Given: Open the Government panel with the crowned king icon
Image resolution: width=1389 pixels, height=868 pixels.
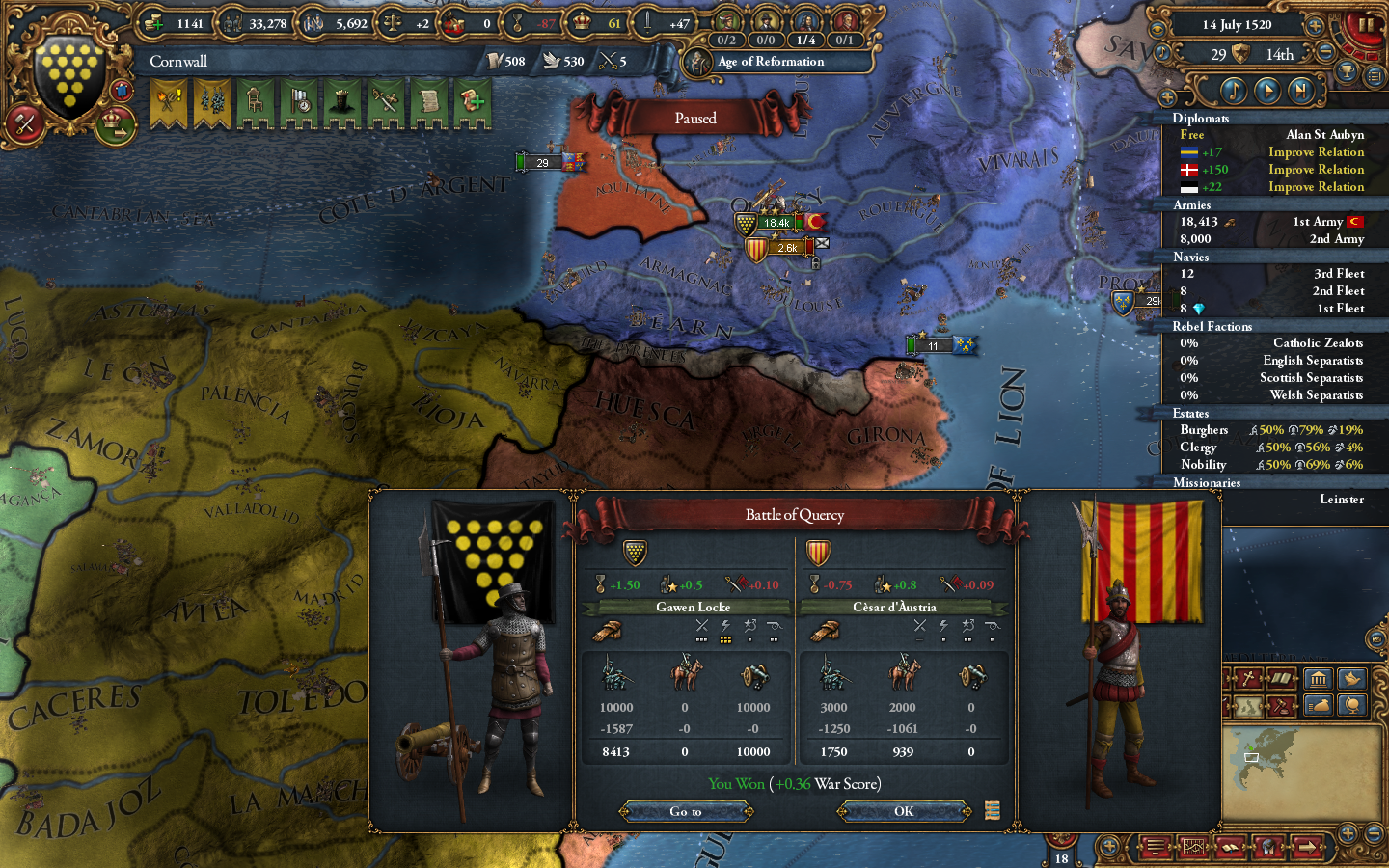Looking at the screenshot, I should pos(341,101).
